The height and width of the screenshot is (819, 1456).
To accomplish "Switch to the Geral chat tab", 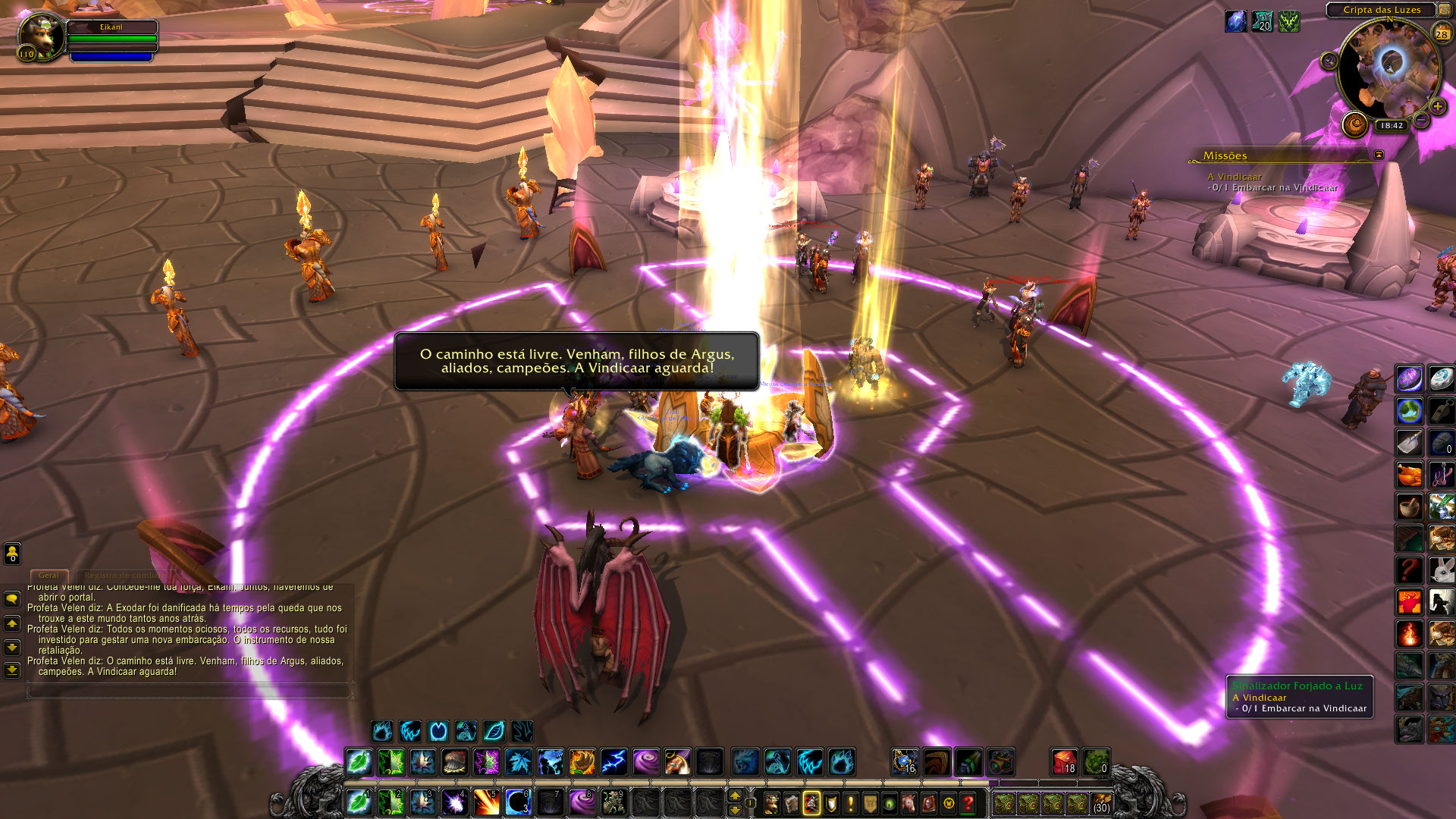I will (x=49, y=576).
